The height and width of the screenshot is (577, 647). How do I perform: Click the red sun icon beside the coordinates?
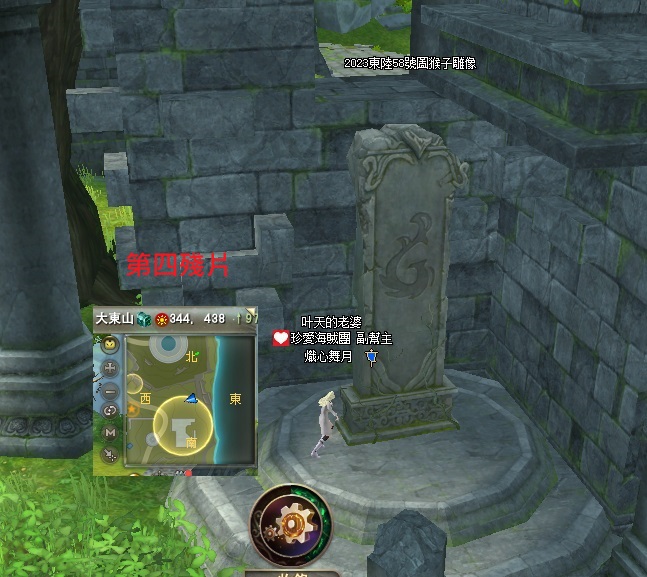coord(160,318)
